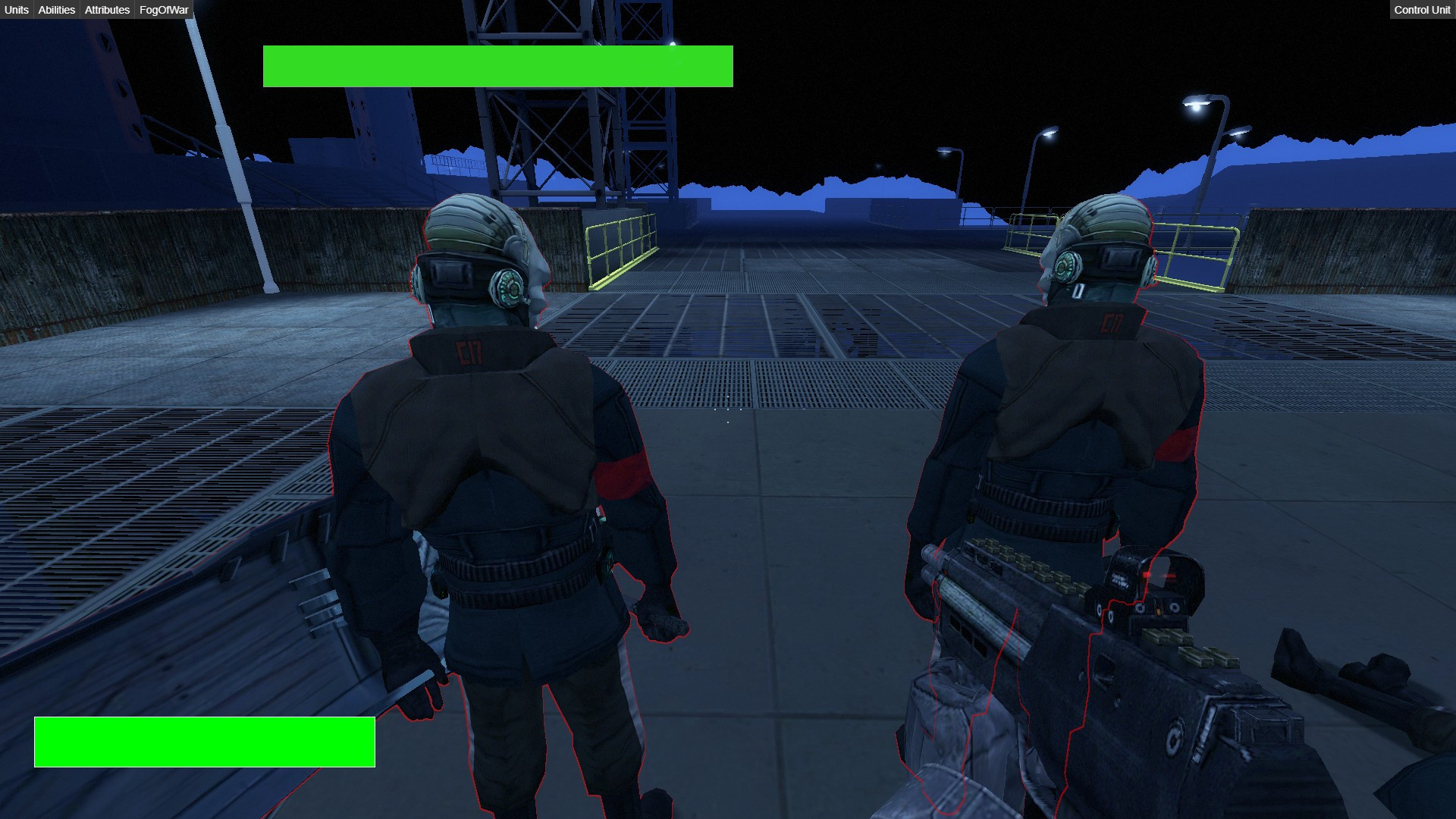Open Abilities to view unit skills
Viewport: 1456px width, 819px height.
pos(55,10)
